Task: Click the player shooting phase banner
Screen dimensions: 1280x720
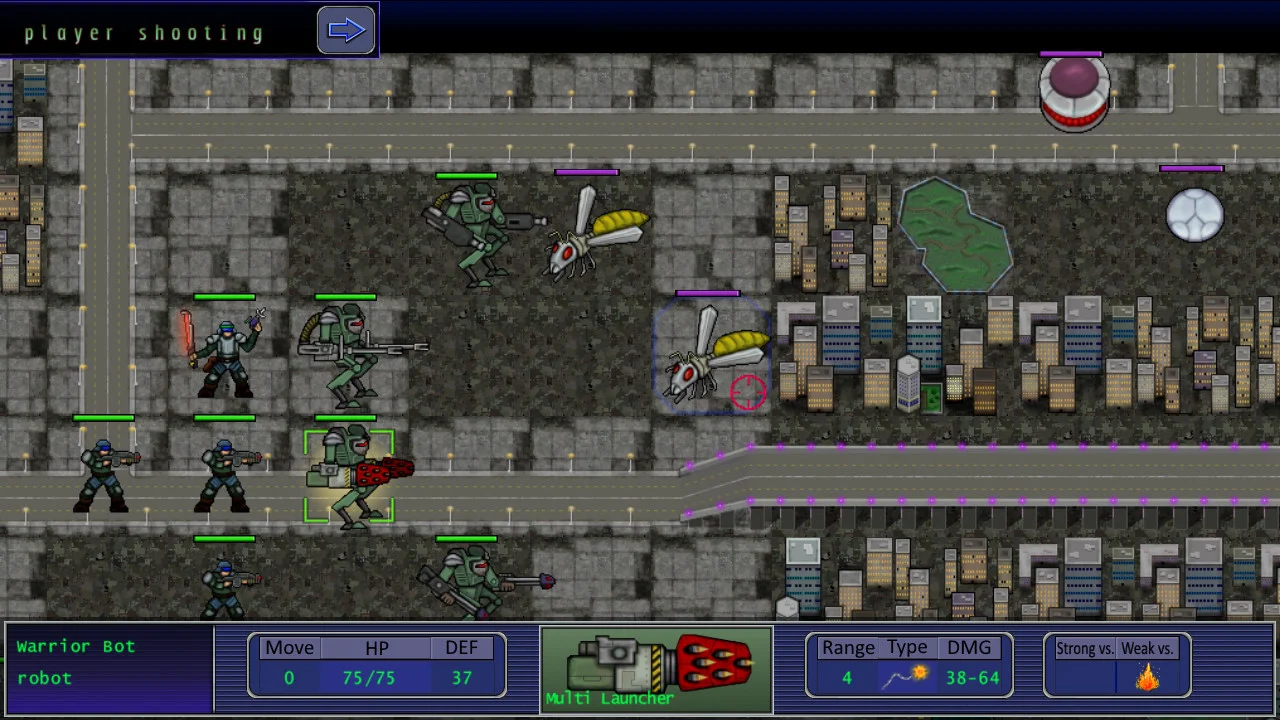Action: coord(145,32)
